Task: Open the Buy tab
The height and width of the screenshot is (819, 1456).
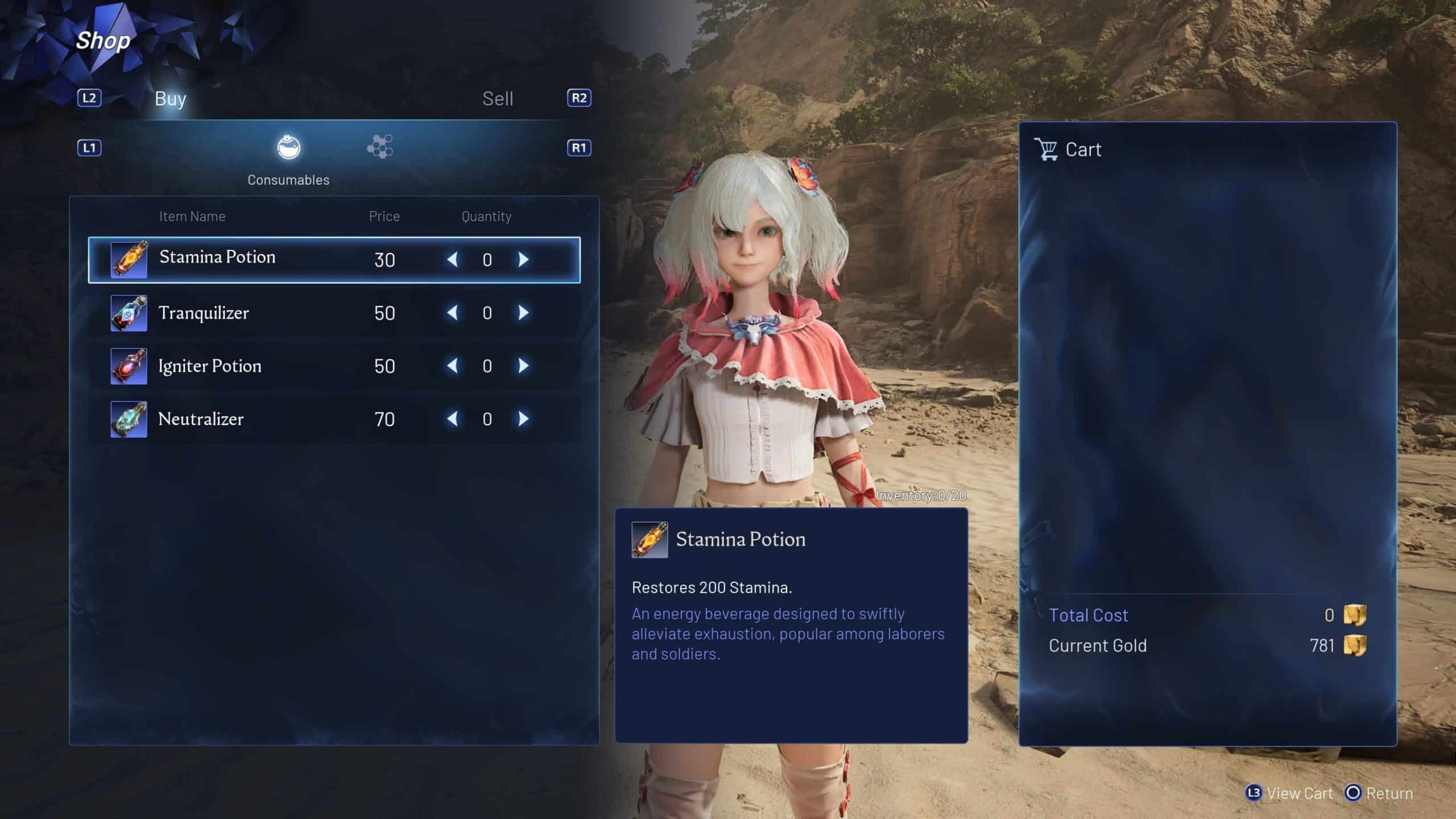Action: coord(170,99)
